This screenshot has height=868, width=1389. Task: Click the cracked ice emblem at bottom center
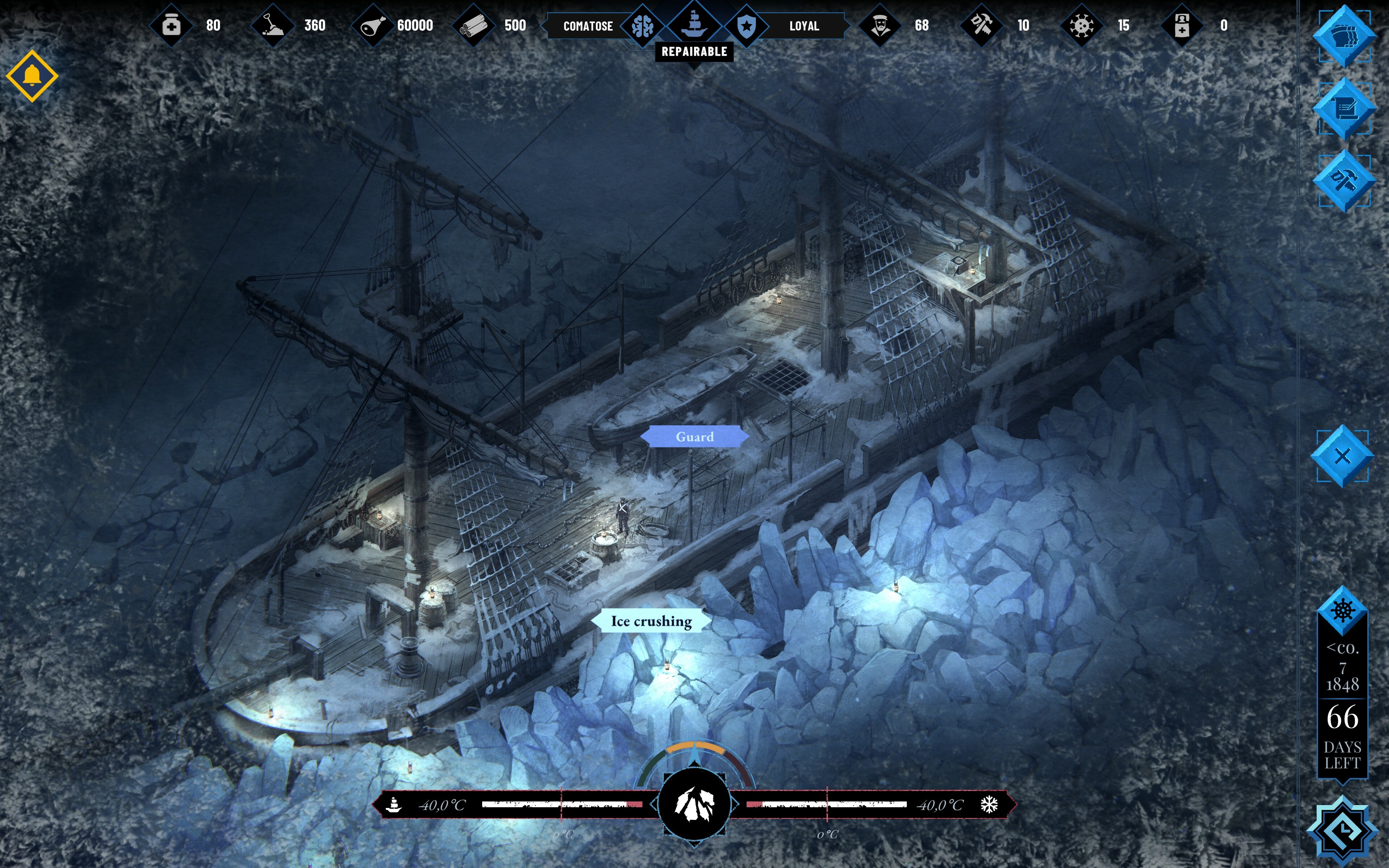tap(694, 804)
